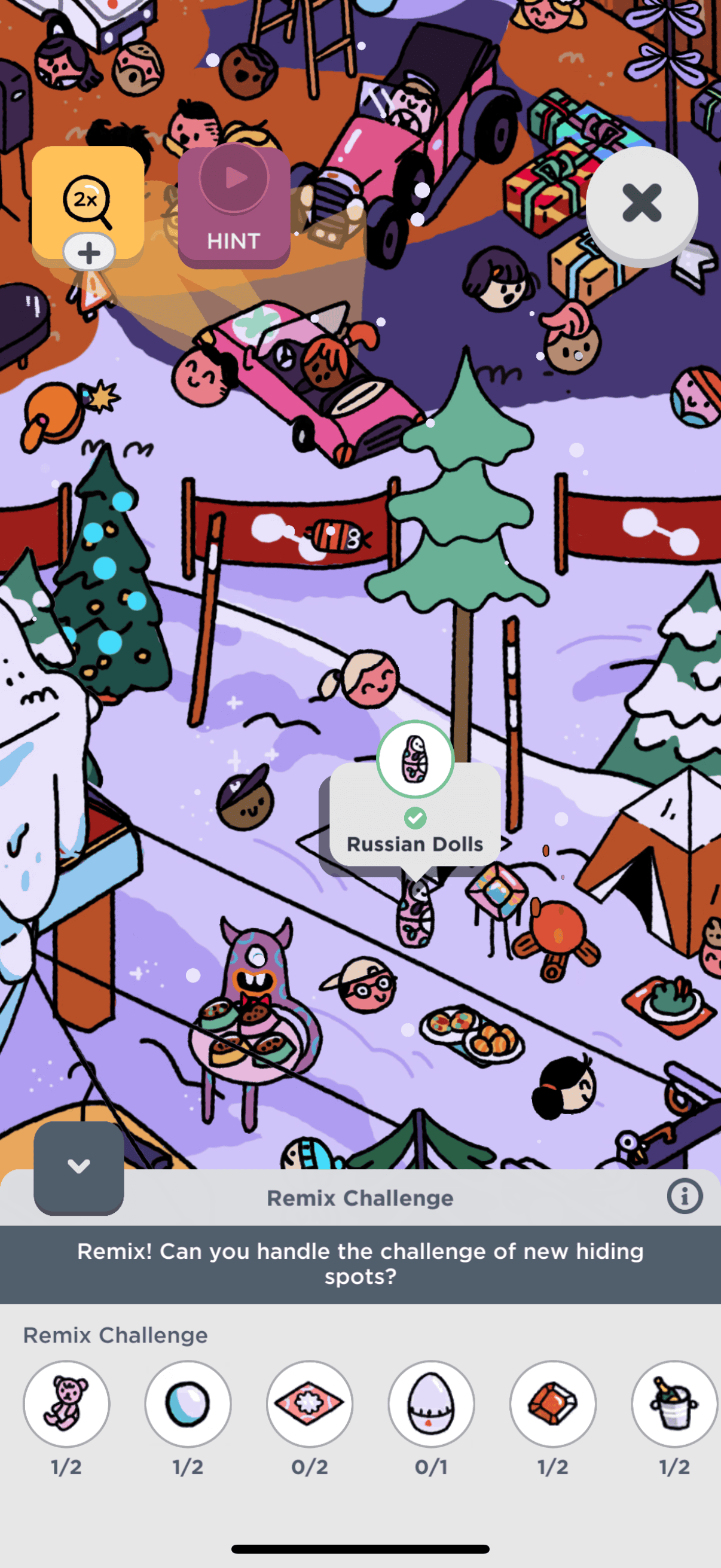
Task: Tap the Russian Dolls found popup
Action: click(415, 816)
